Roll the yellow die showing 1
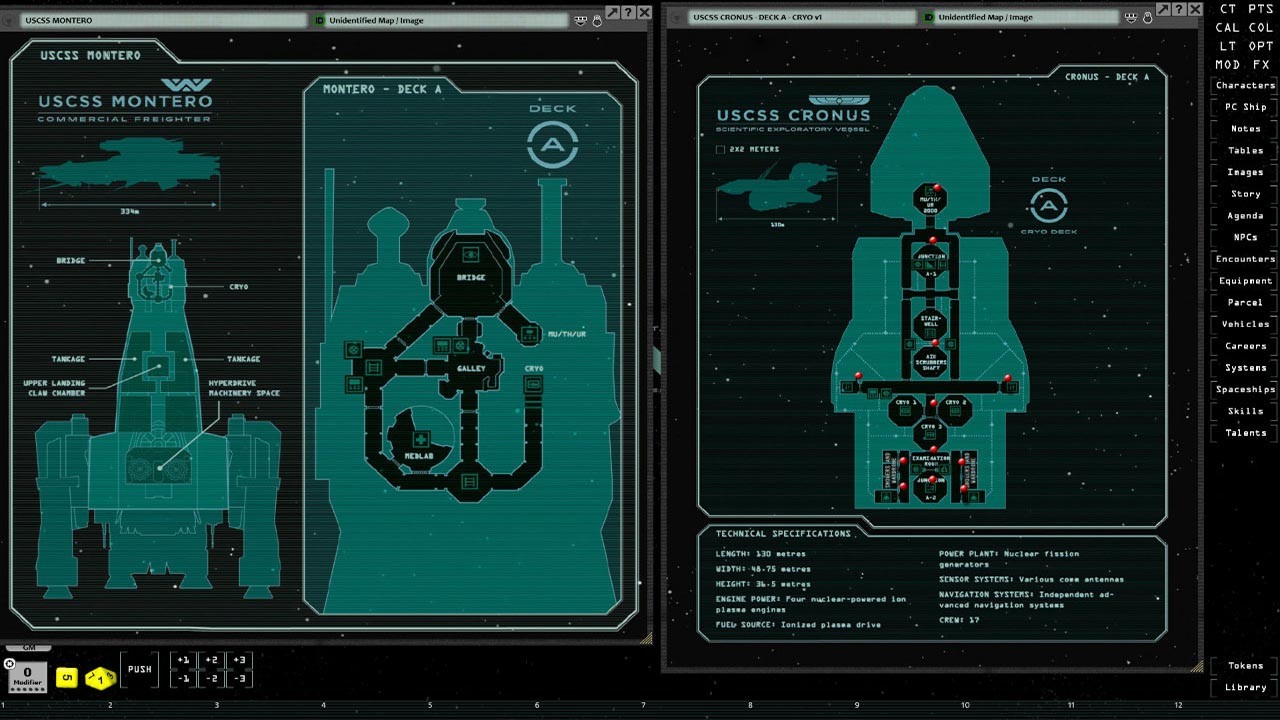The height and width of the screenshot is (720, 1280). 99,679
